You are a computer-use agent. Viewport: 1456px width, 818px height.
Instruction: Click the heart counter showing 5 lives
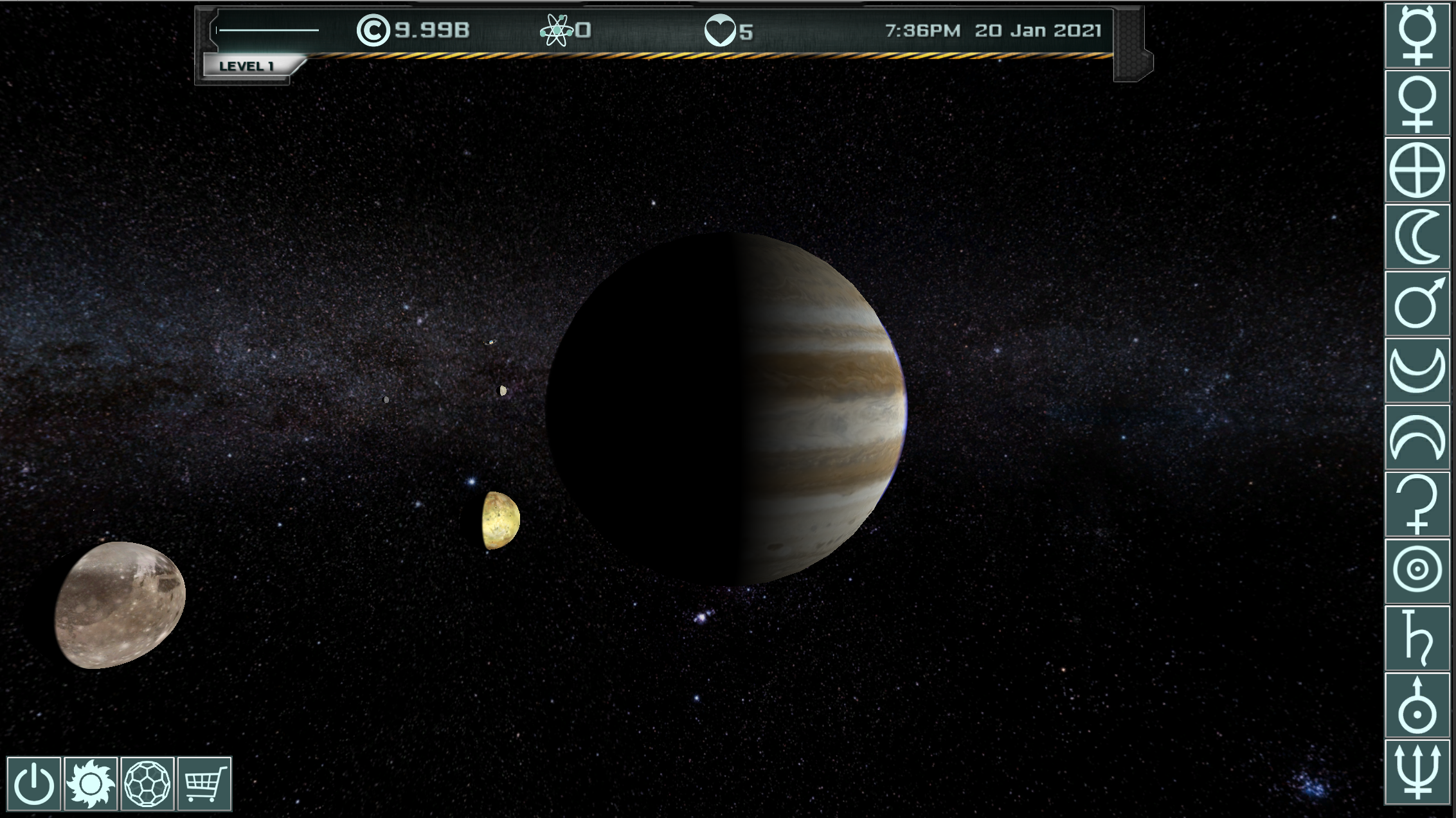click(730, 29)
